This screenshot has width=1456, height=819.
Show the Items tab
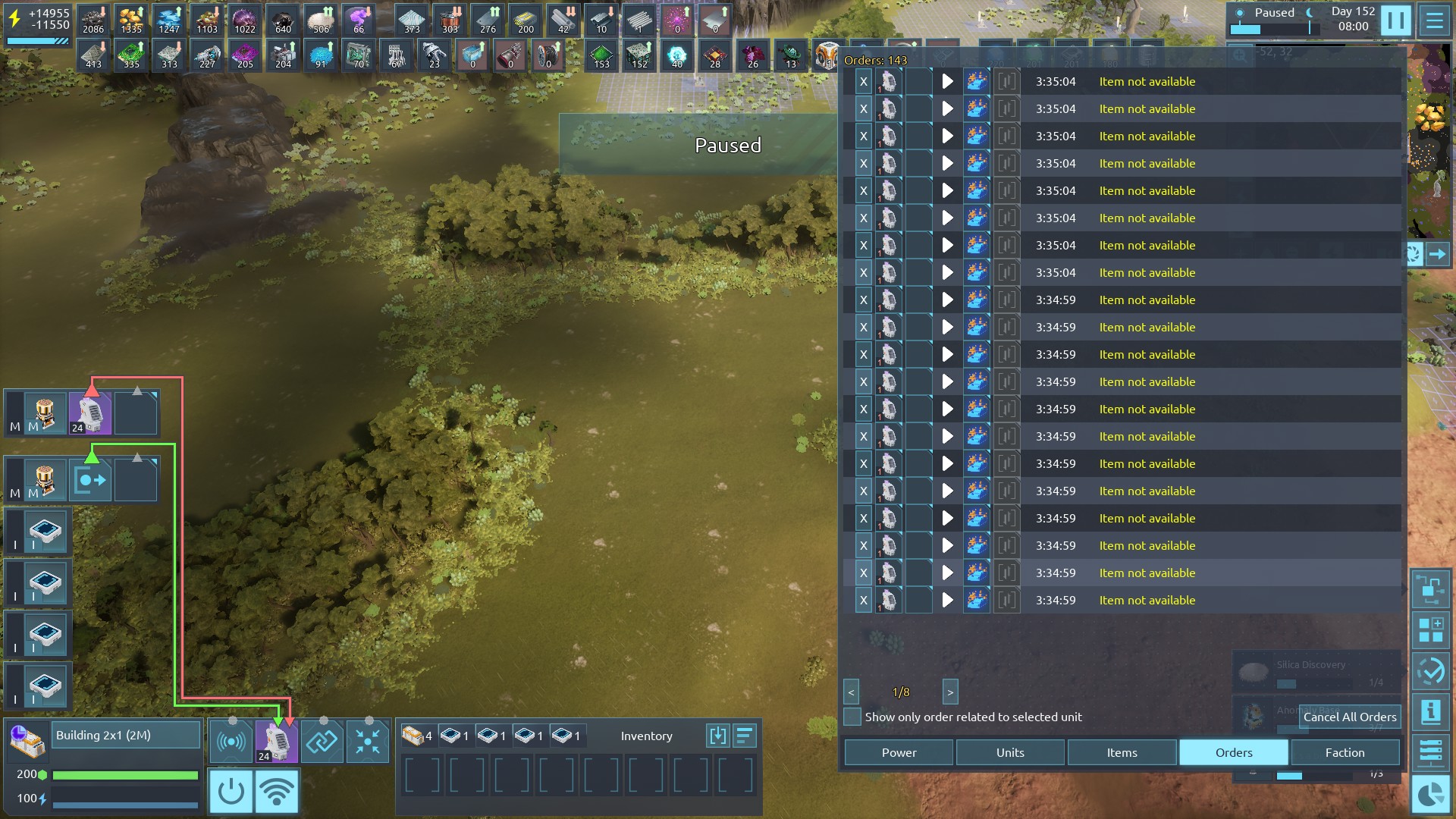[1122, 752]
